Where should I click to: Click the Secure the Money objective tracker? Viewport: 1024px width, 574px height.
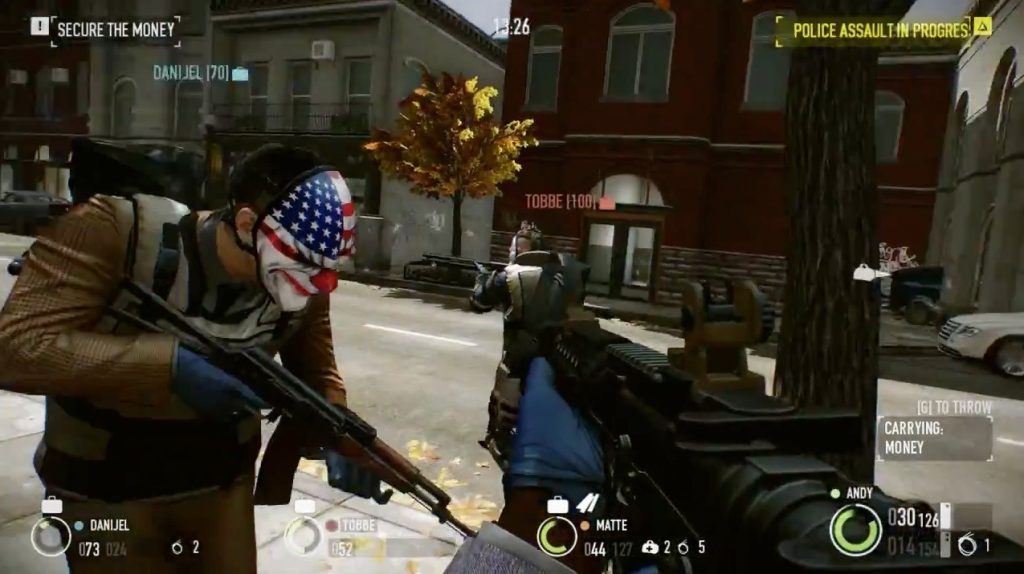pyautogui.click(x=115, y=29)
